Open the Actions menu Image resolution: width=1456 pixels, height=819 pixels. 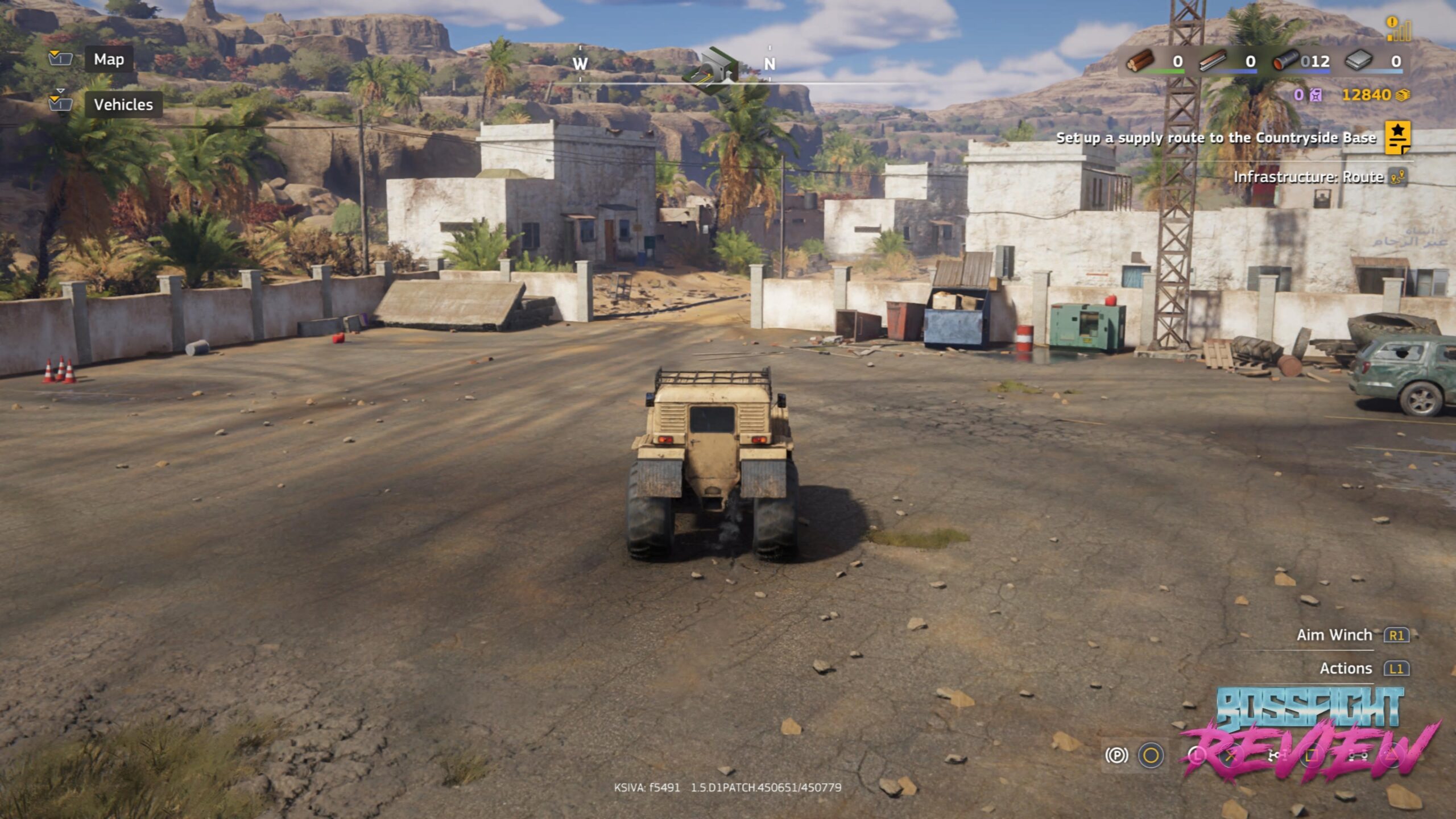pyautogui.click(x=1346, y=668)
